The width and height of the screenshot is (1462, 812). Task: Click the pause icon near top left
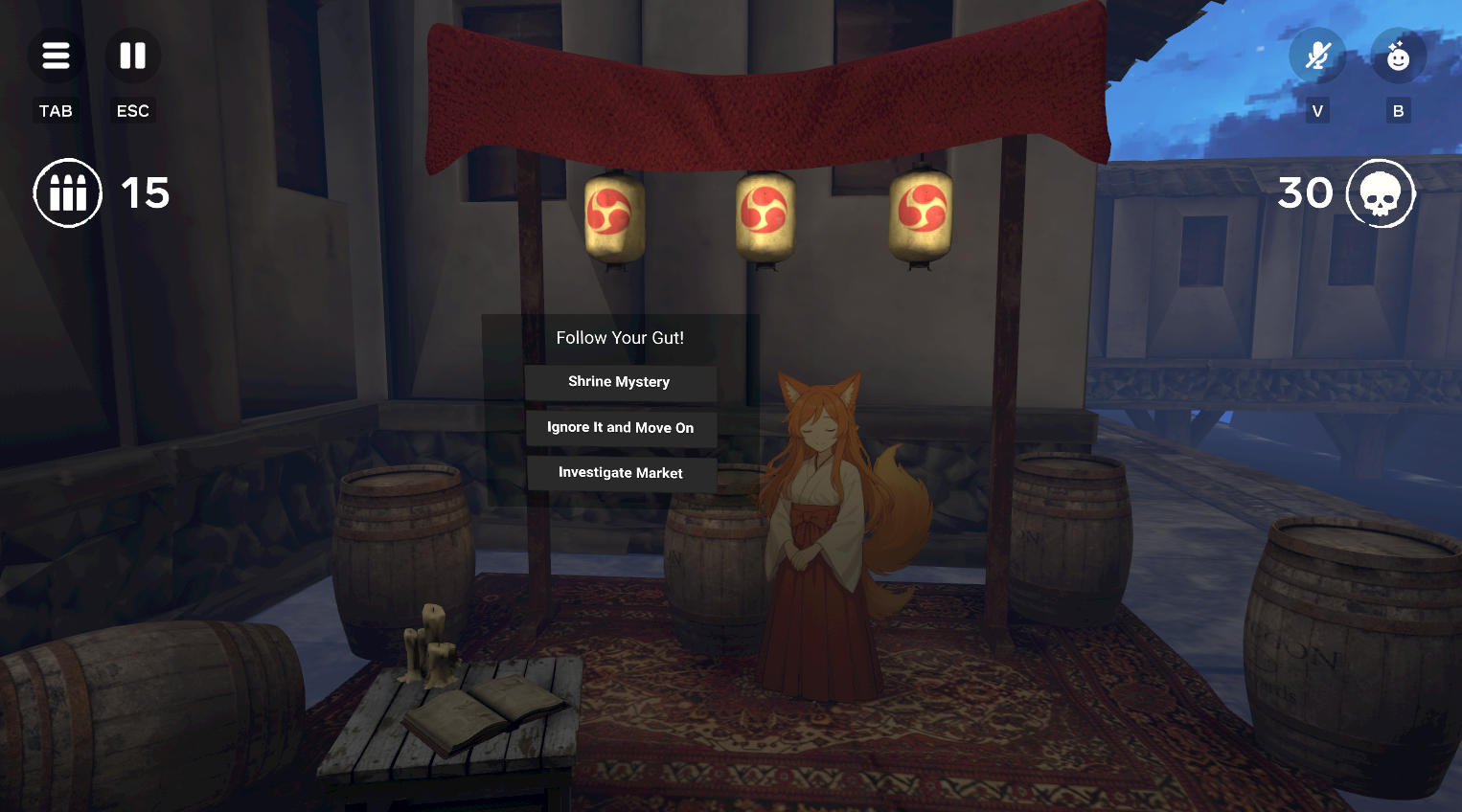(x=132, y=55)
